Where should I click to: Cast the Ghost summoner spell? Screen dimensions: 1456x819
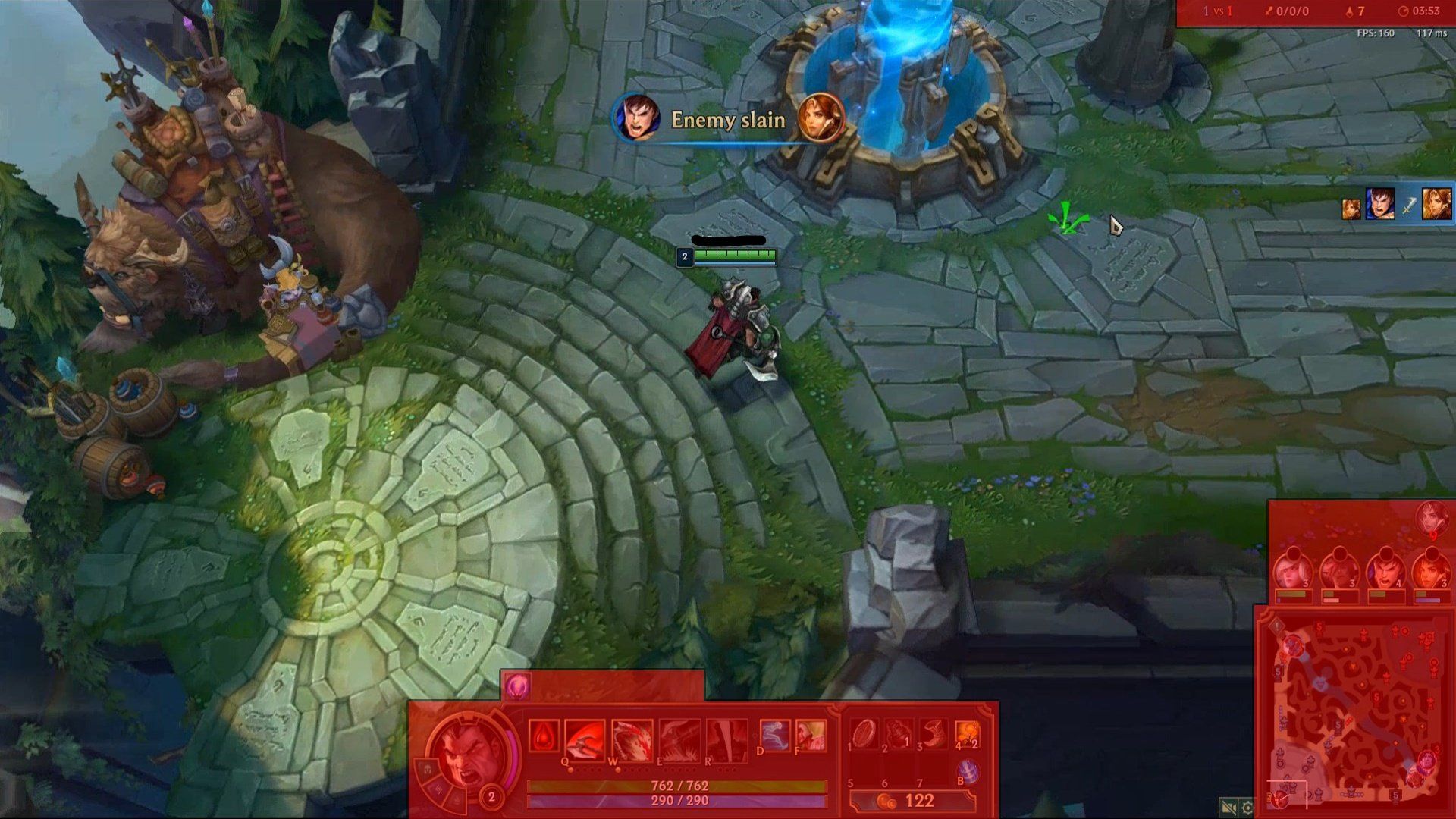(x=774, y=735)
